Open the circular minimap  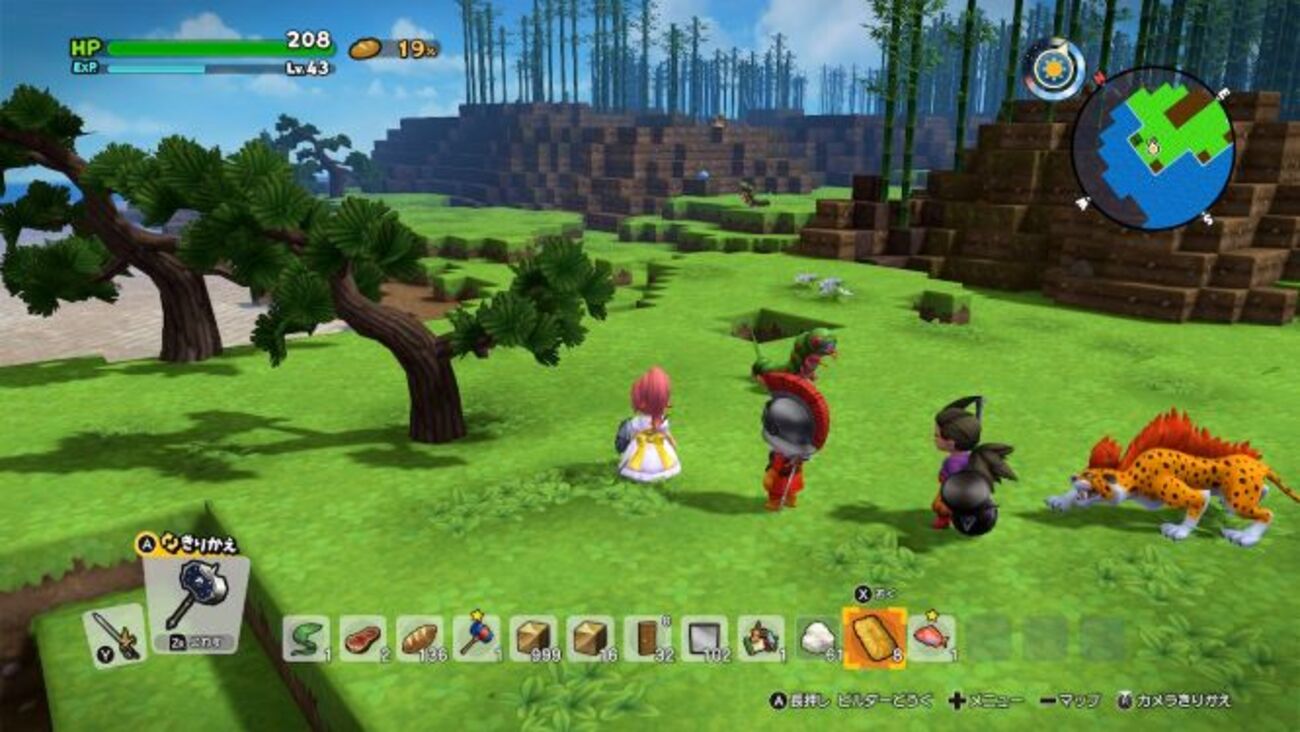point(1152,148)
